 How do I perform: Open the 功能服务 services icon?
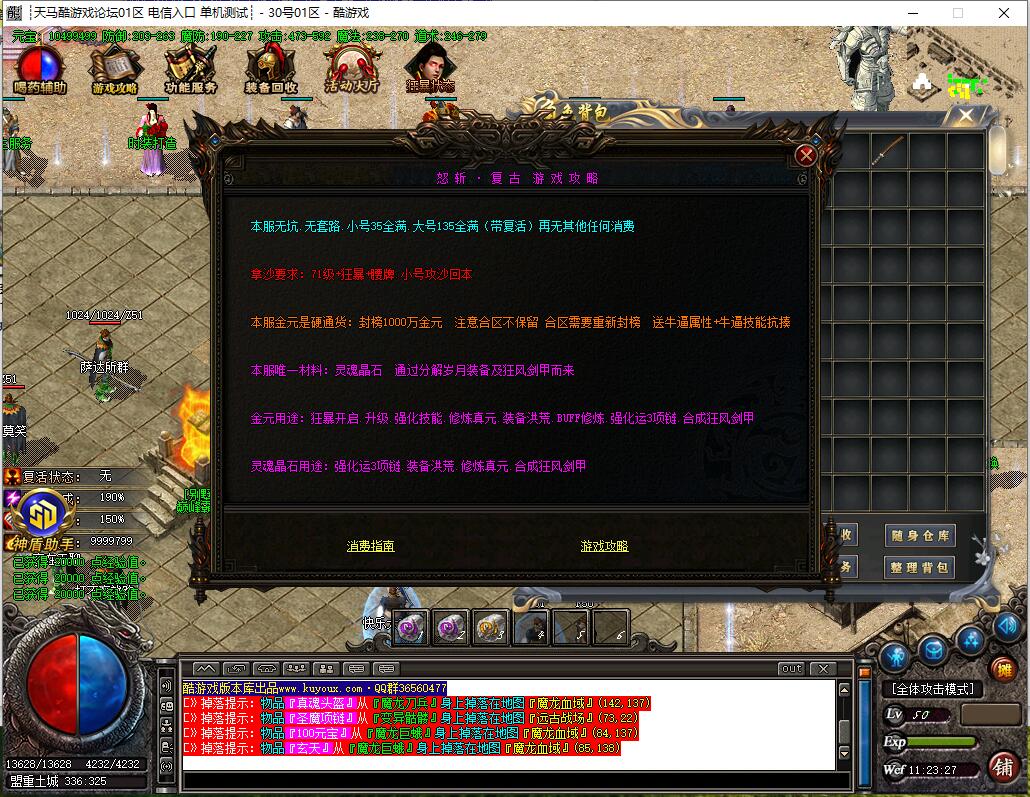(190, 68)
